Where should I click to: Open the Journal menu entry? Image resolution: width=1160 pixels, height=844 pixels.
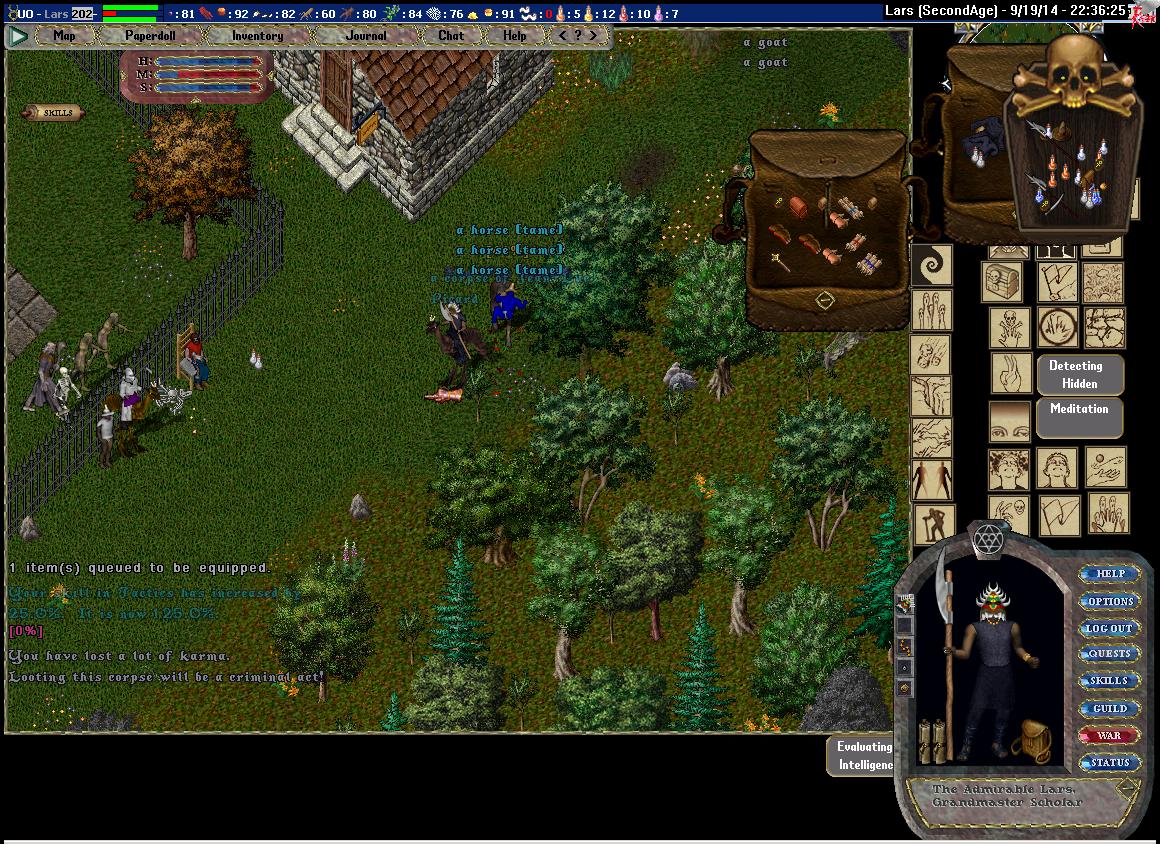(x=365, y=36)
